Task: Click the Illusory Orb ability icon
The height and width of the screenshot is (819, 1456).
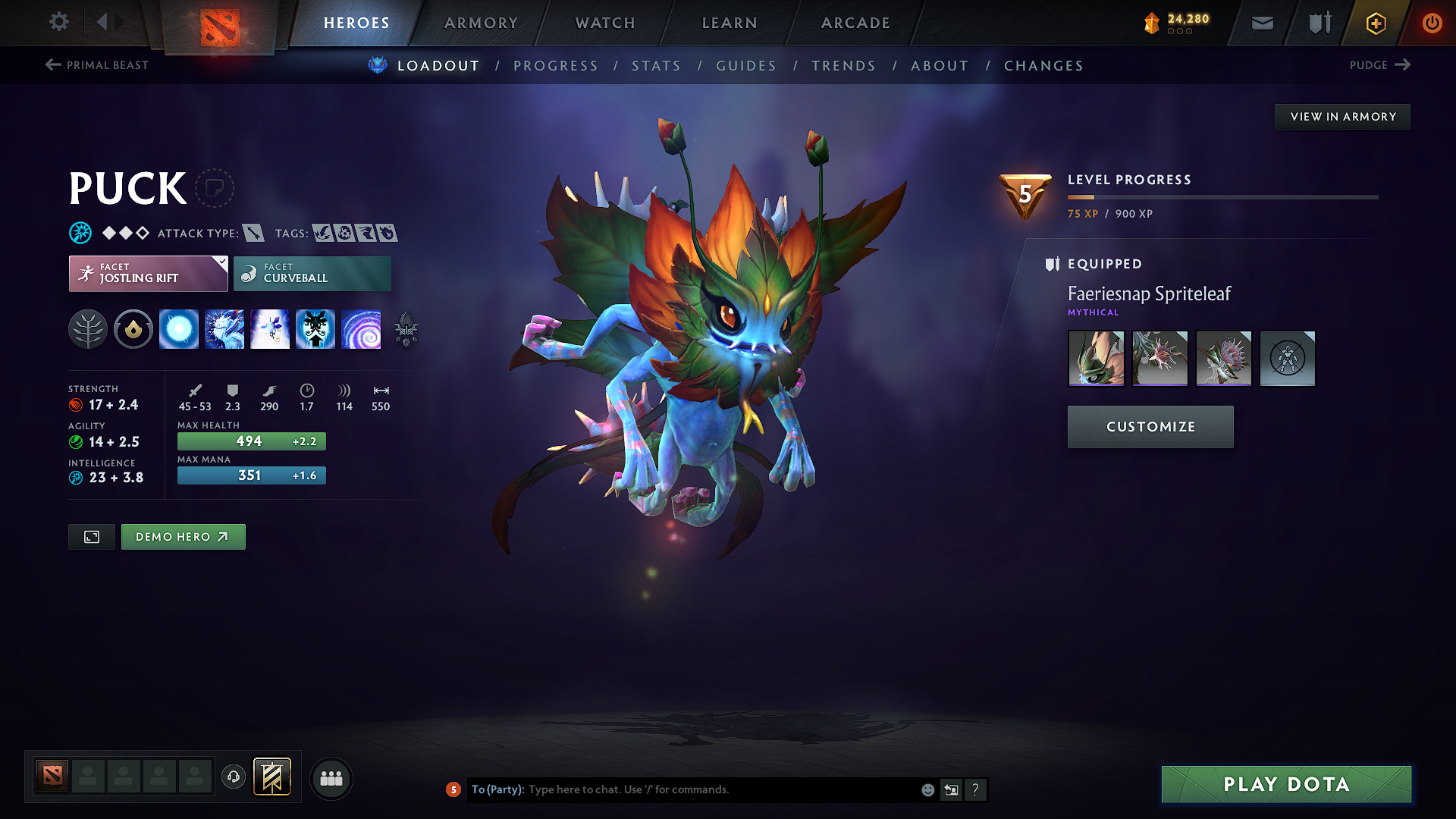Action: click(x=179, y=328)
